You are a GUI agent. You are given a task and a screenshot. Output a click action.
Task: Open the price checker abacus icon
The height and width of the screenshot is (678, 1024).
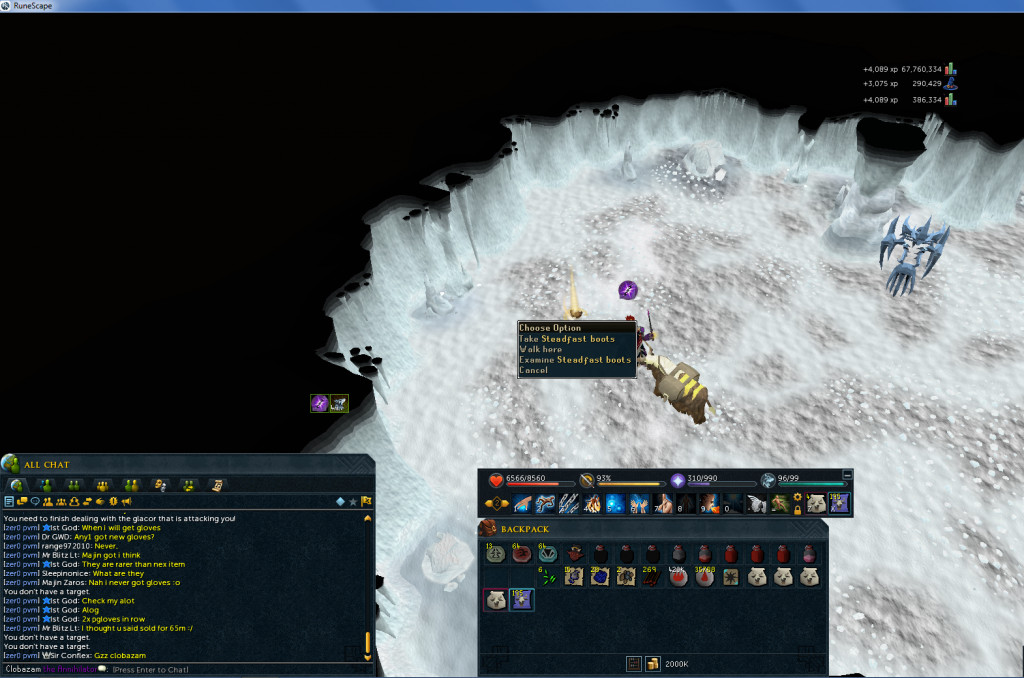pos(633,663)
